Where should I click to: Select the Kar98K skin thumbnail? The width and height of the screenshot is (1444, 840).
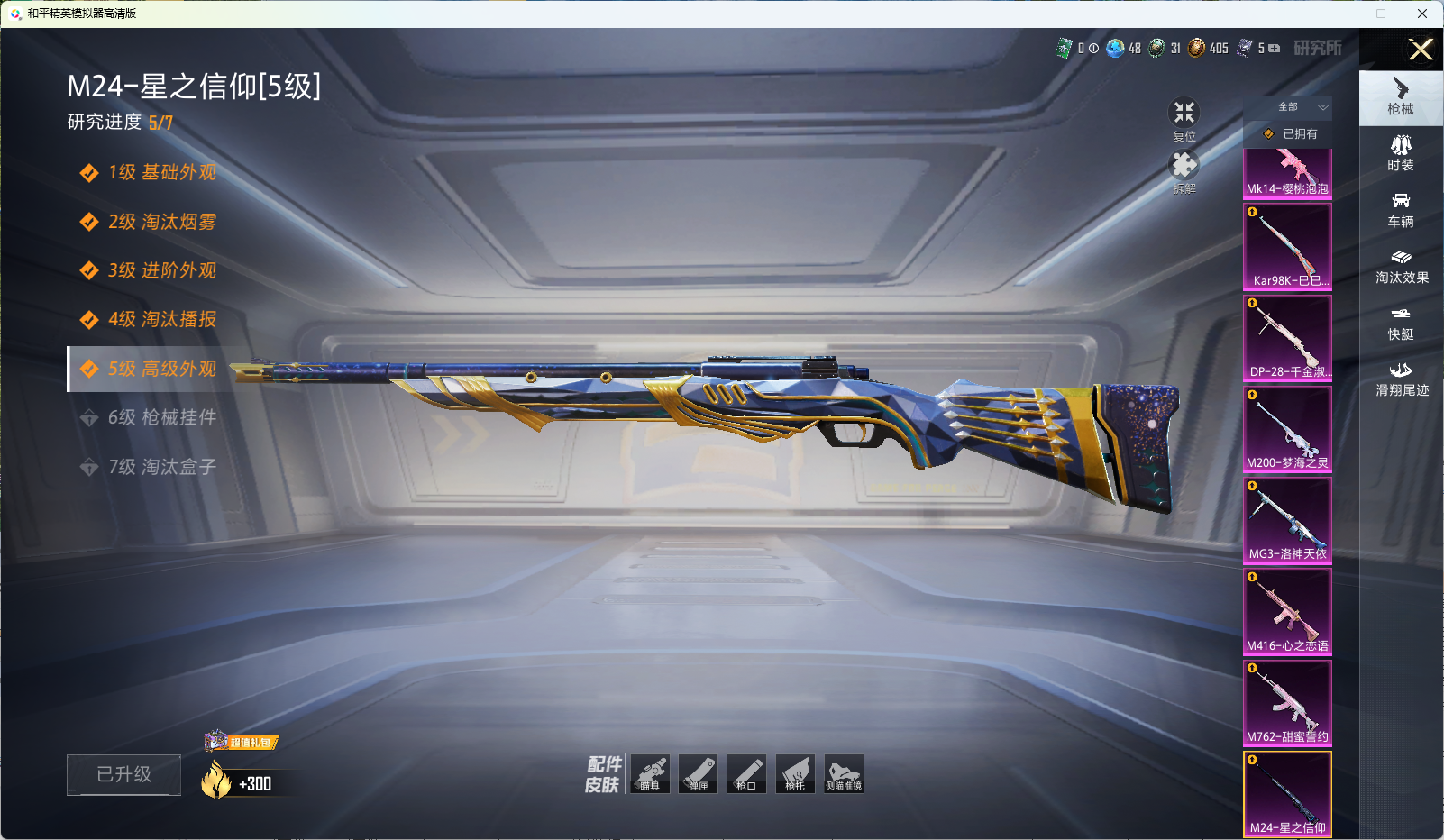[x=1287, y=245]
